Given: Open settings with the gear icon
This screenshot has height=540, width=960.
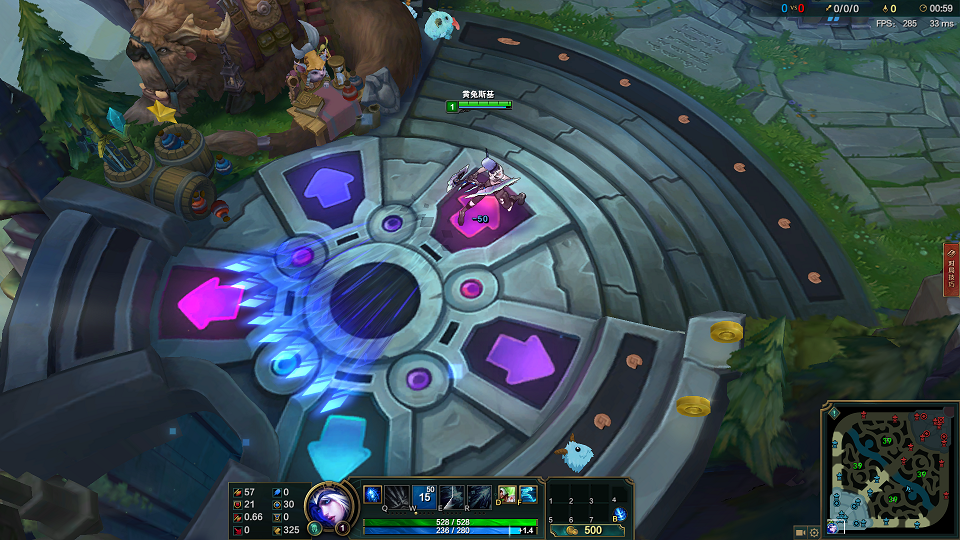Looking at the screenshot, I should (x=814, y=531).
